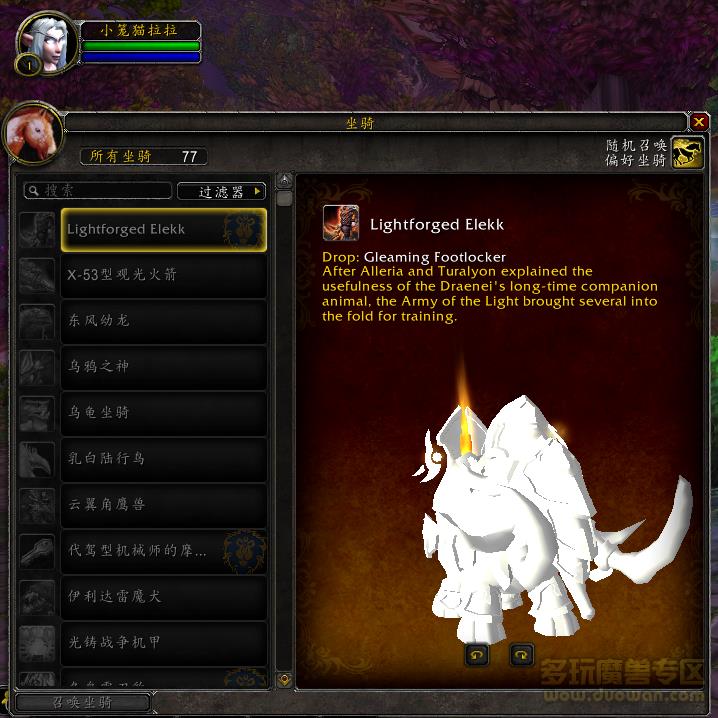
Task: Click the random favorite mount summon icon
Action: (687, 152)
